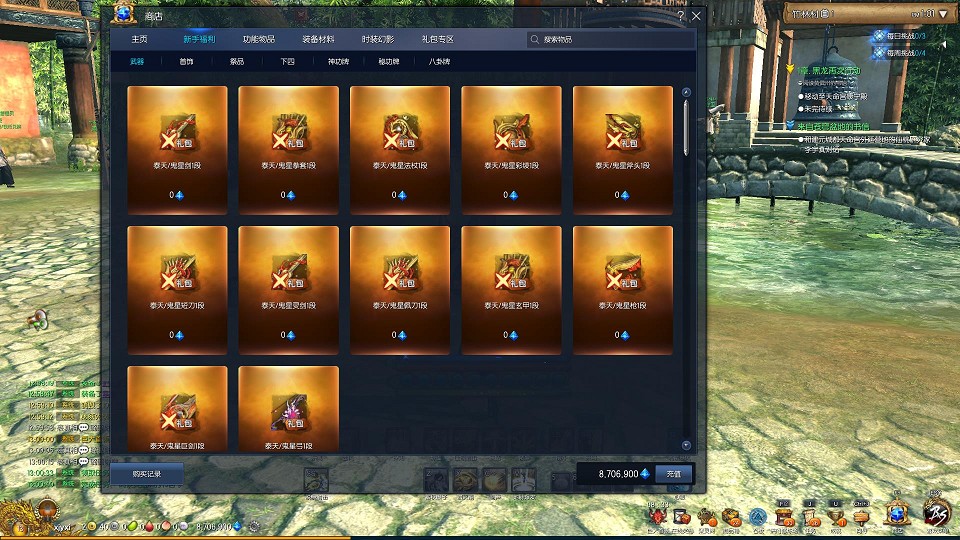This screenshot has width=960, height=540.
Task: Select the 首饰 subcategory
Action: tap(187, 62)
